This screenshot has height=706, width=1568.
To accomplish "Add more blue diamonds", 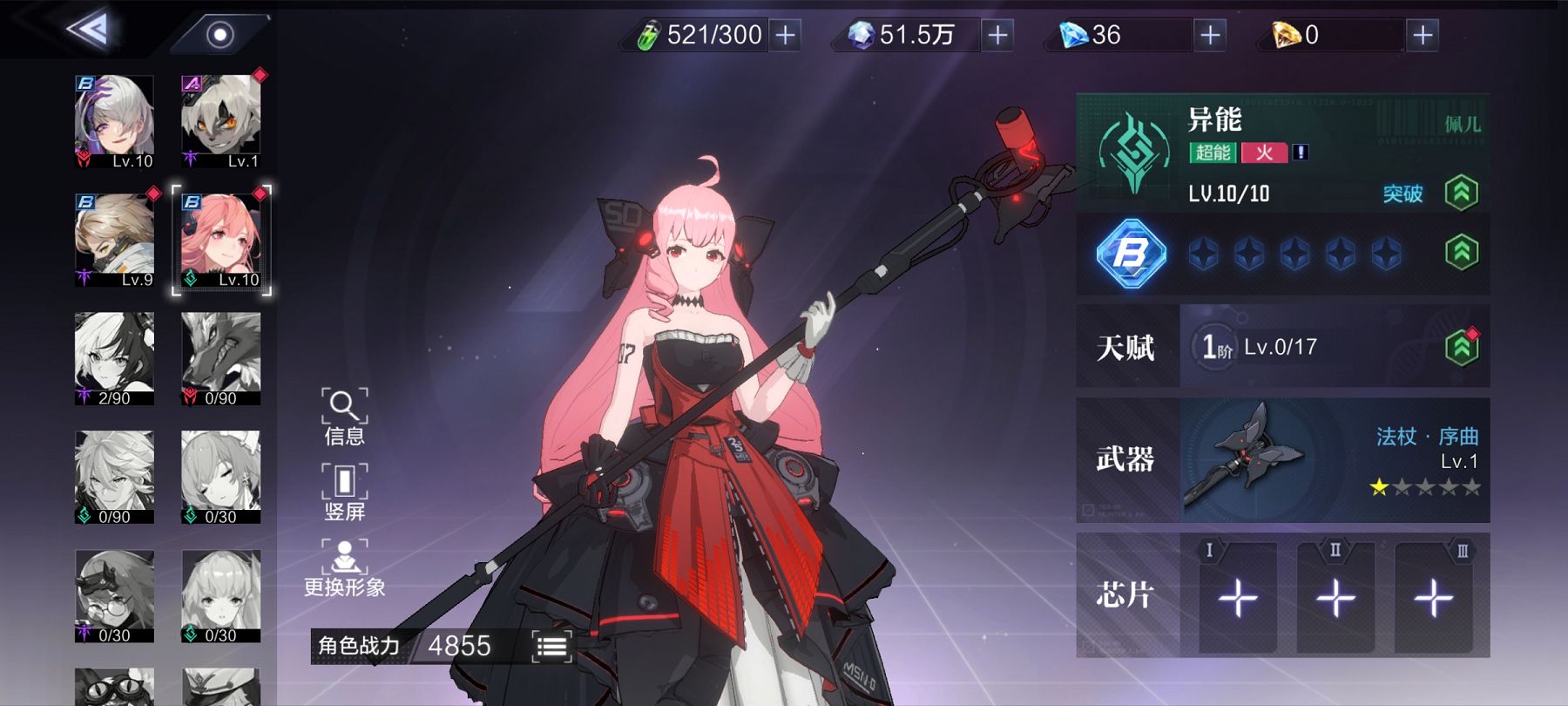I will (1210, 35).
